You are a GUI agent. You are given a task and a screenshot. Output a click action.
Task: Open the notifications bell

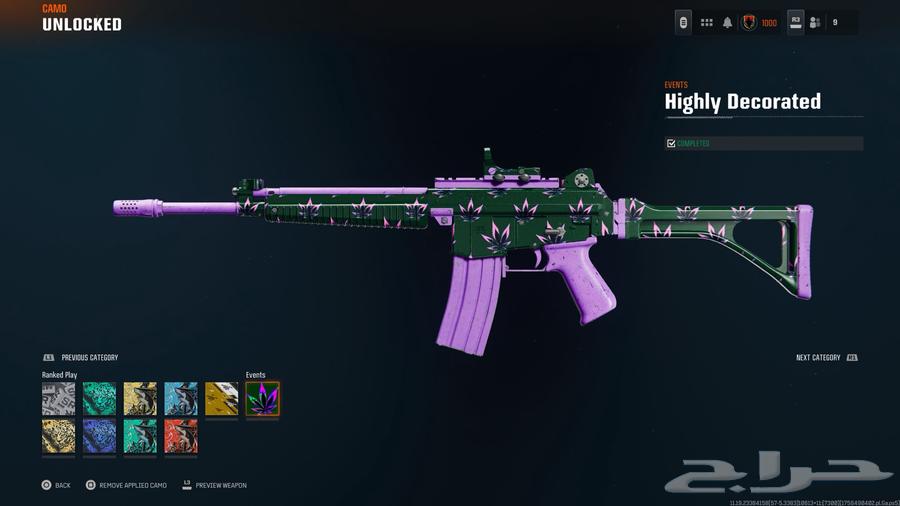(727, 23)
